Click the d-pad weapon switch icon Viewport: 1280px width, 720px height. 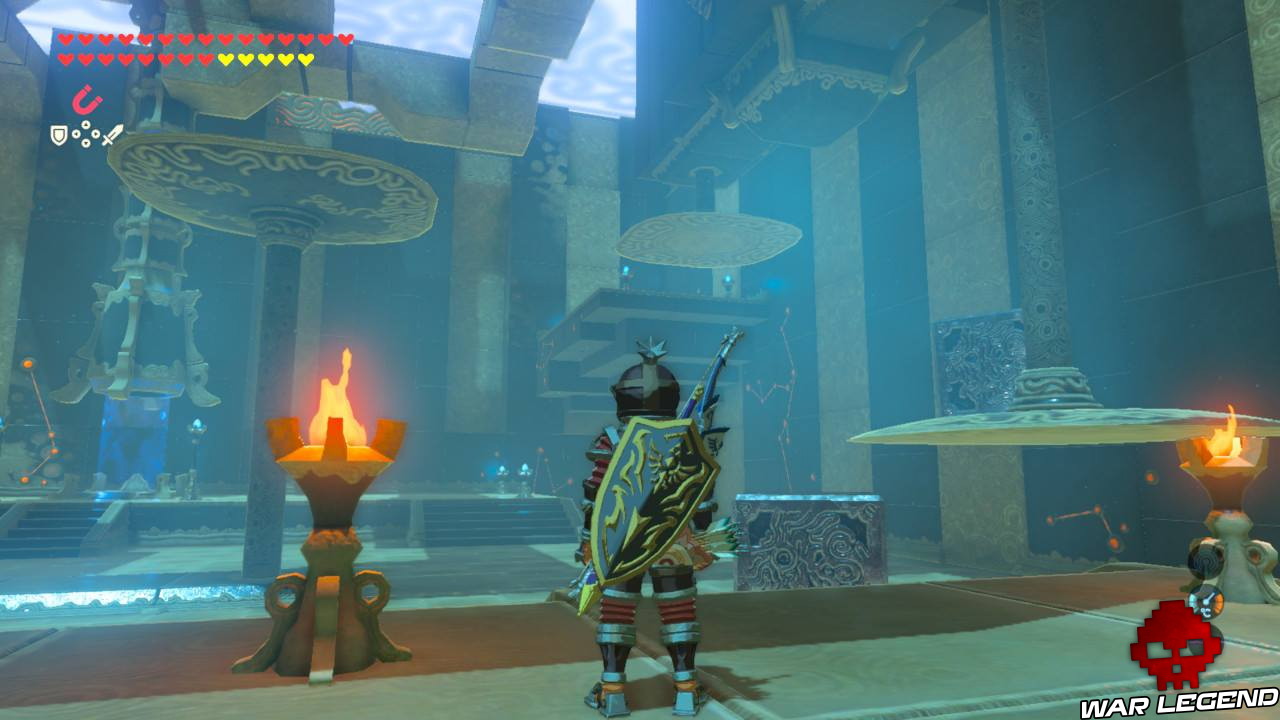[85, 134]
